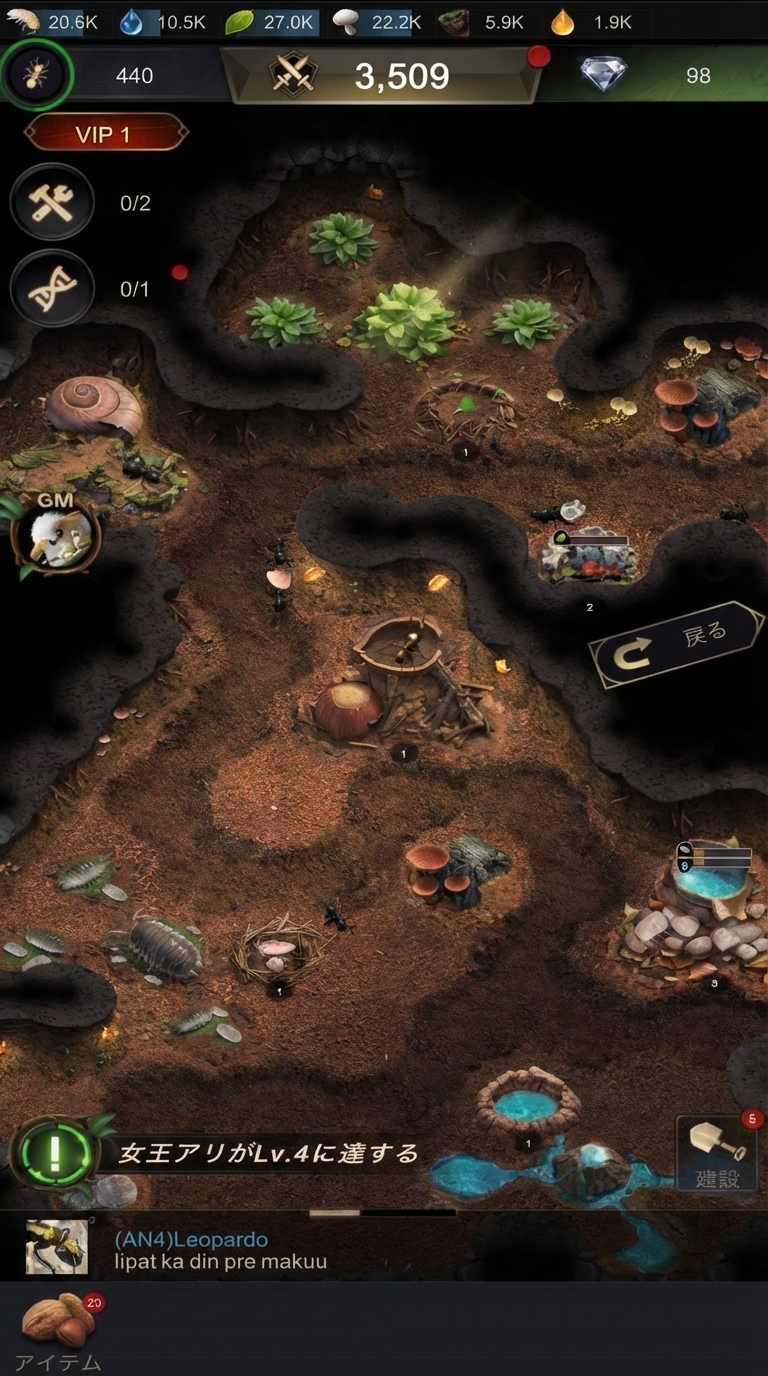Tap the mushroom fungus resource counter
The width and height of the screenshot is (768, 1376).
[376, 22]
